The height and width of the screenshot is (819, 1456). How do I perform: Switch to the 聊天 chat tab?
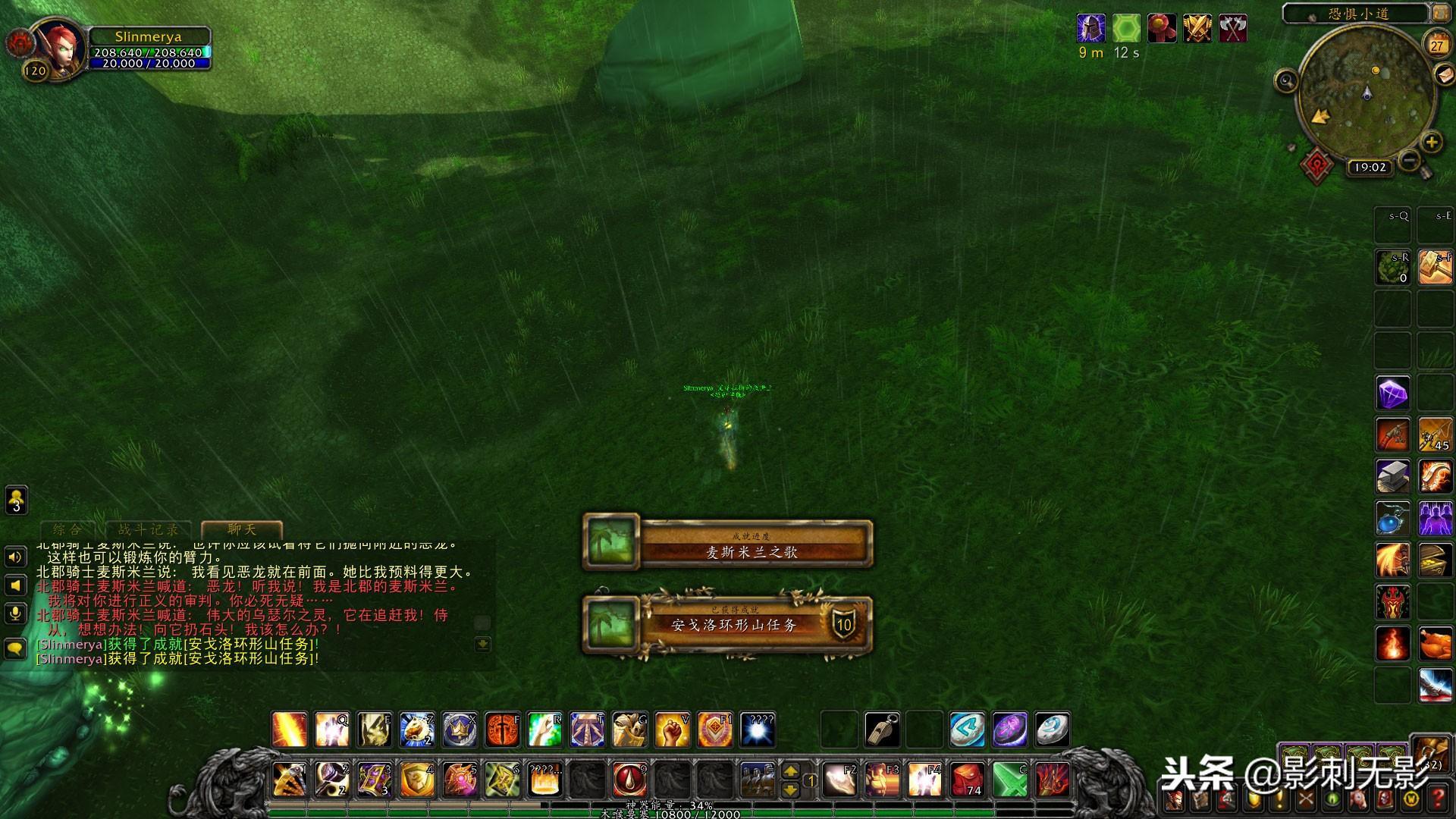242,529
